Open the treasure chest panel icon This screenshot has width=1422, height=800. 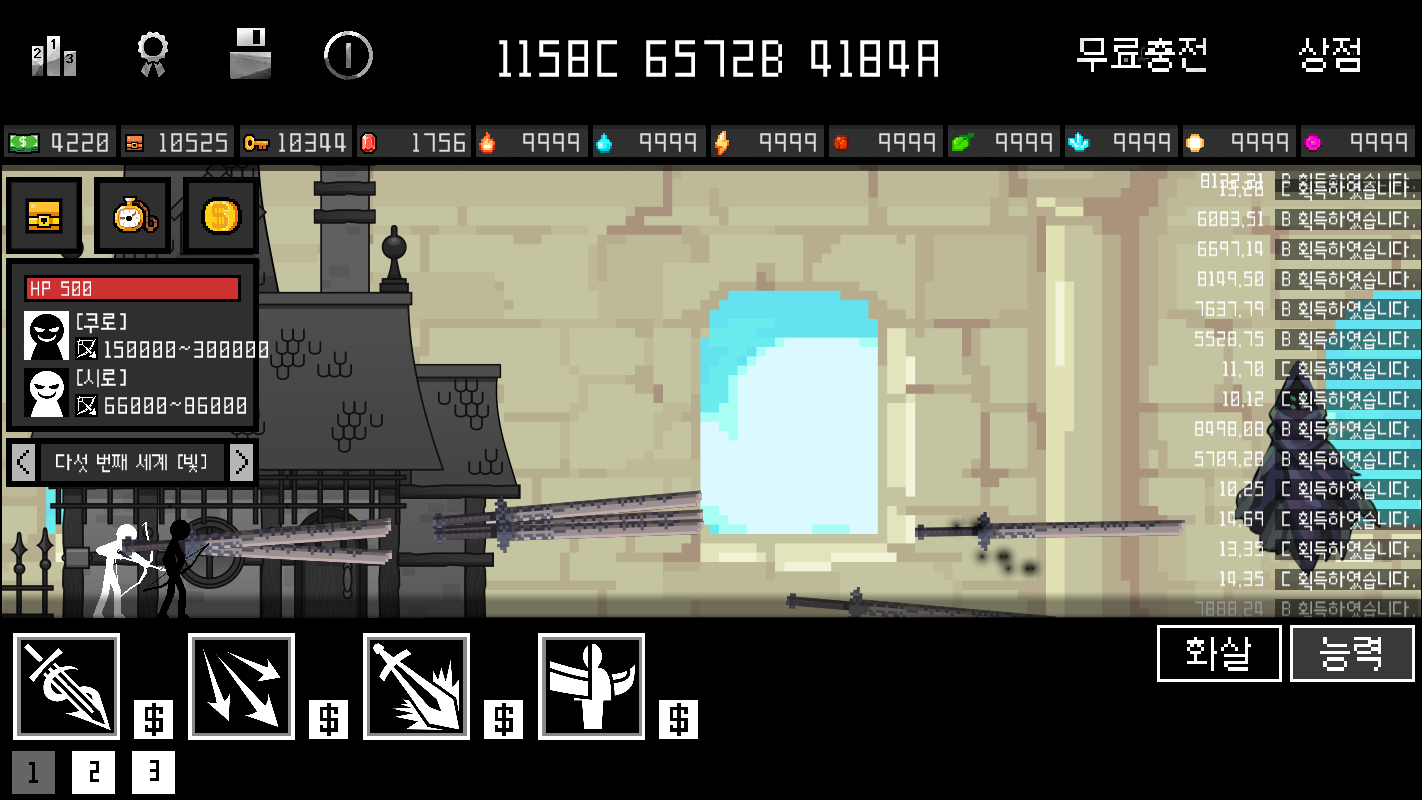[x=44, y=215]
